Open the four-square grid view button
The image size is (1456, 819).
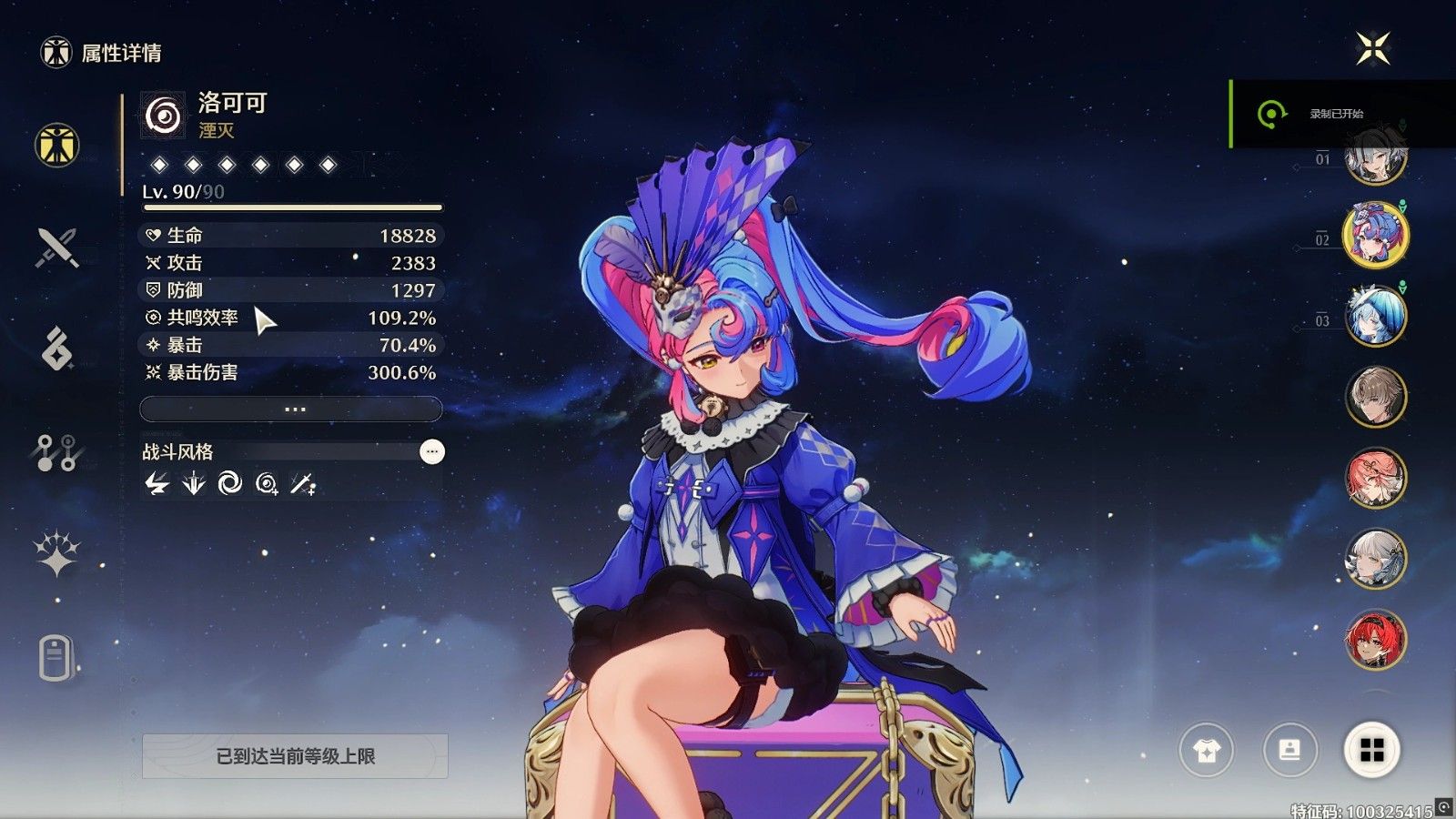(1371, 751)
